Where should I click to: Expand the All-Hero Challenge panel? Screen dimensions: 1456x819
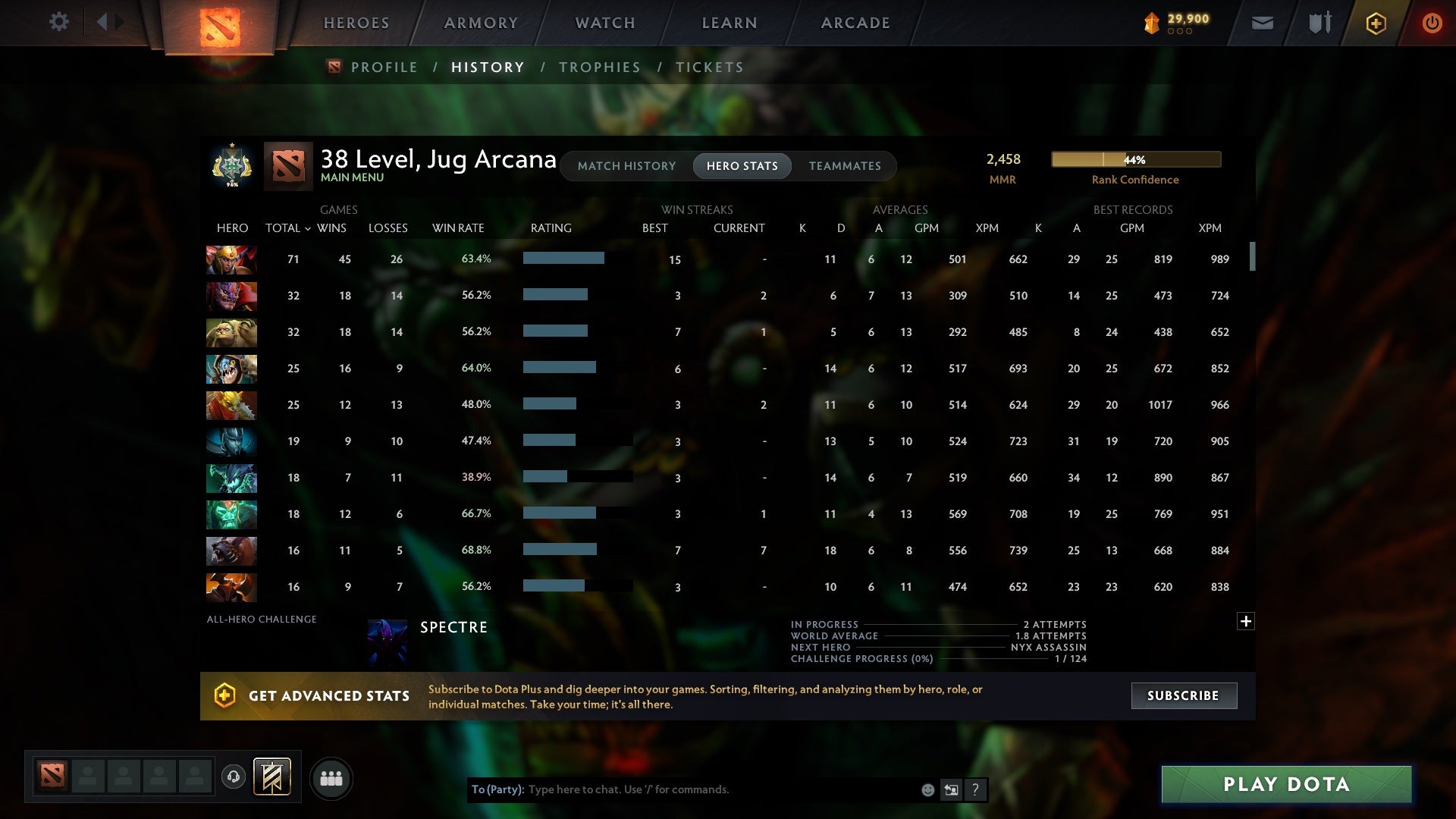click(1246, 620)
